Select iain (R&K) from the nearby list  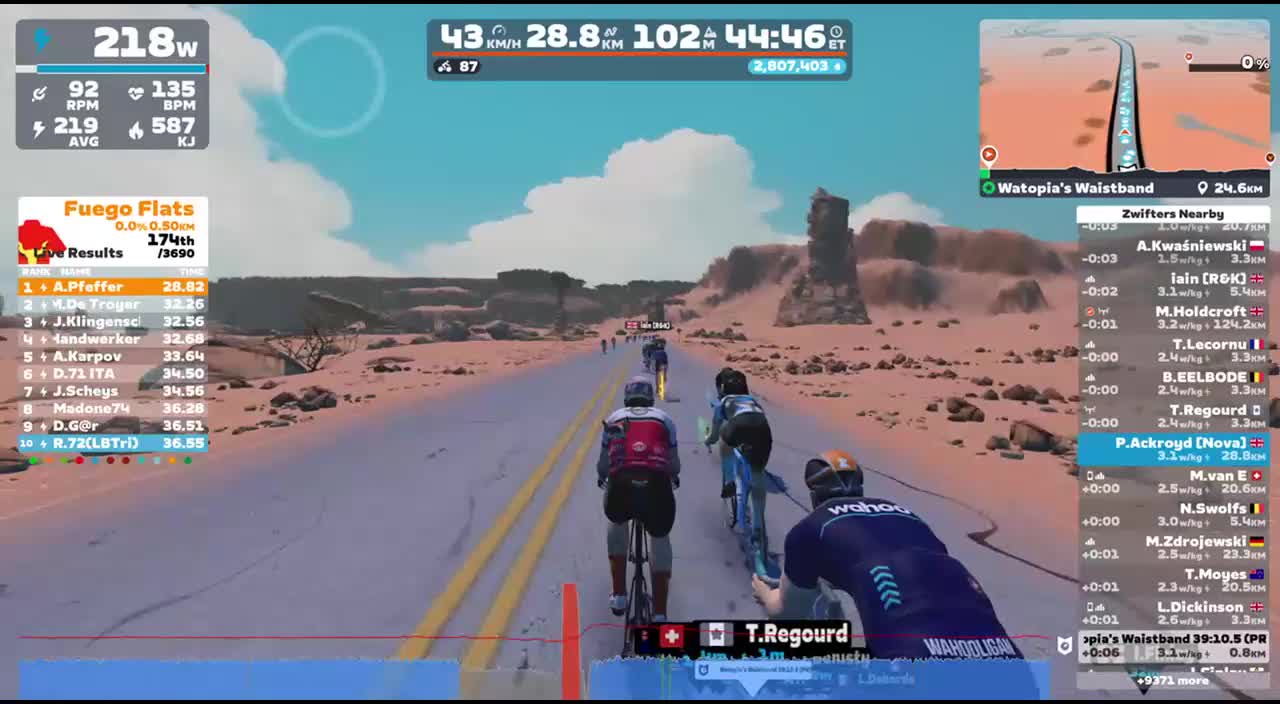coord(1172,285)
